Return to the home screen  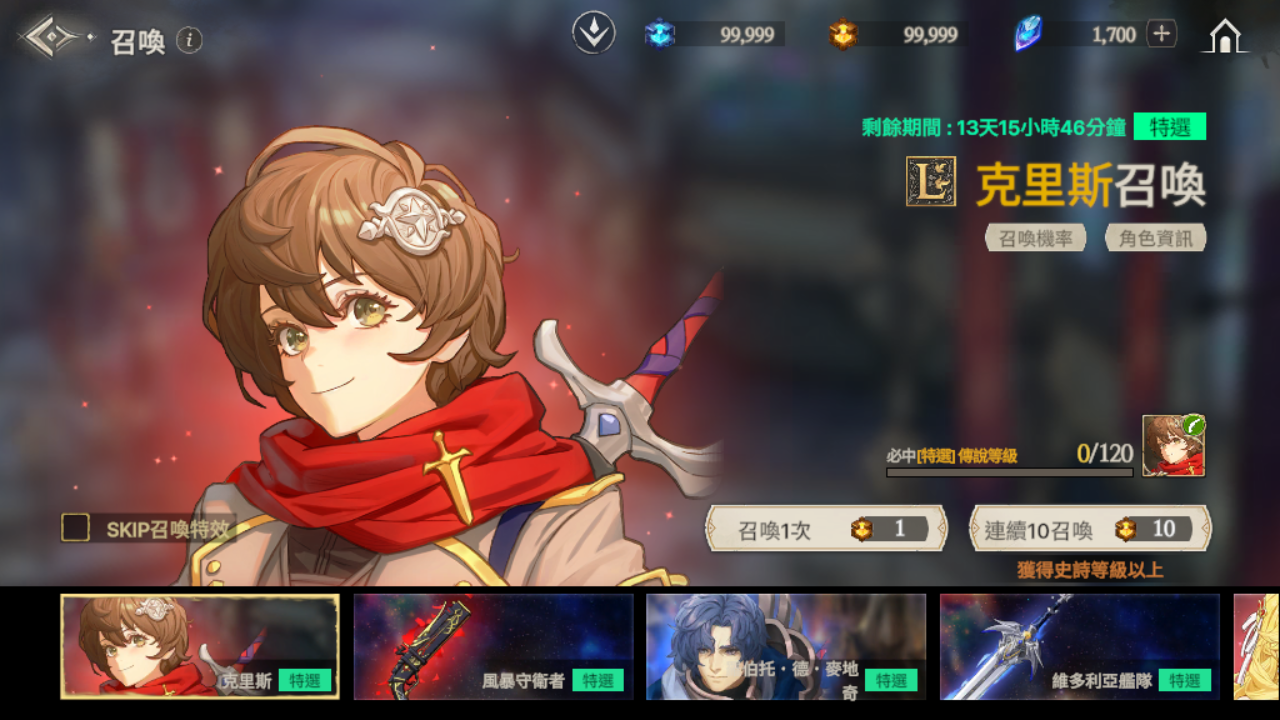1225,36
